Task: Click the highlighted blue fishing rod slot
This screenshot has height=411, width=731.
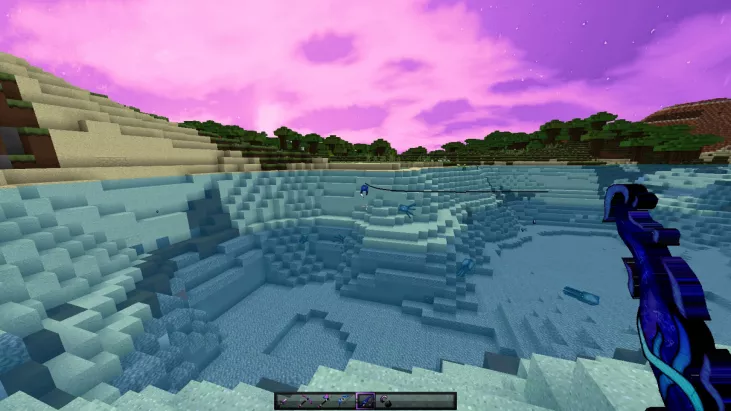Action: coord(365,401)
